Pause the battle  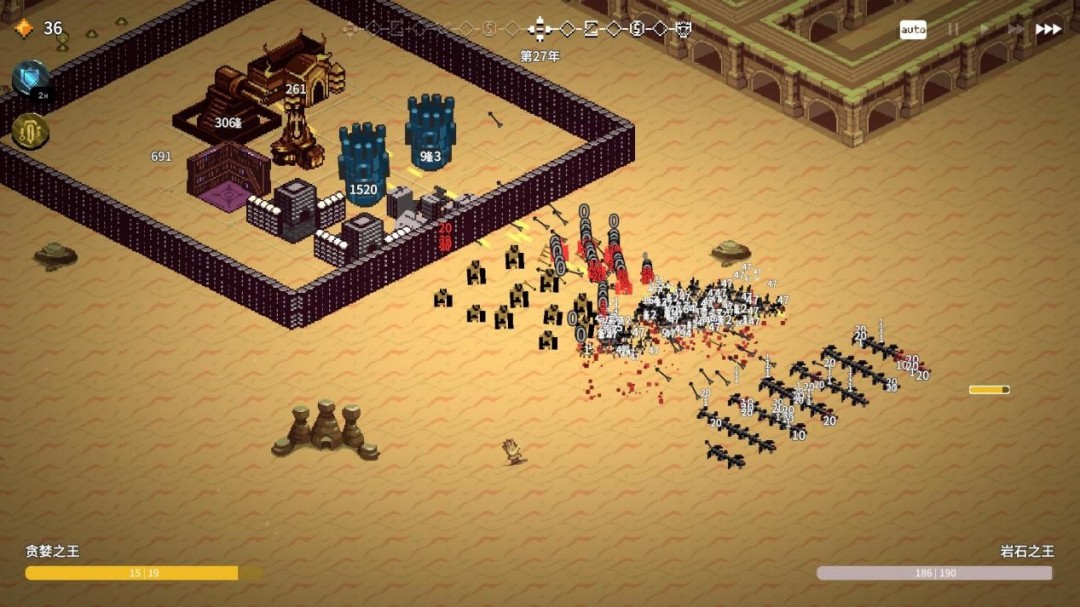952,30
